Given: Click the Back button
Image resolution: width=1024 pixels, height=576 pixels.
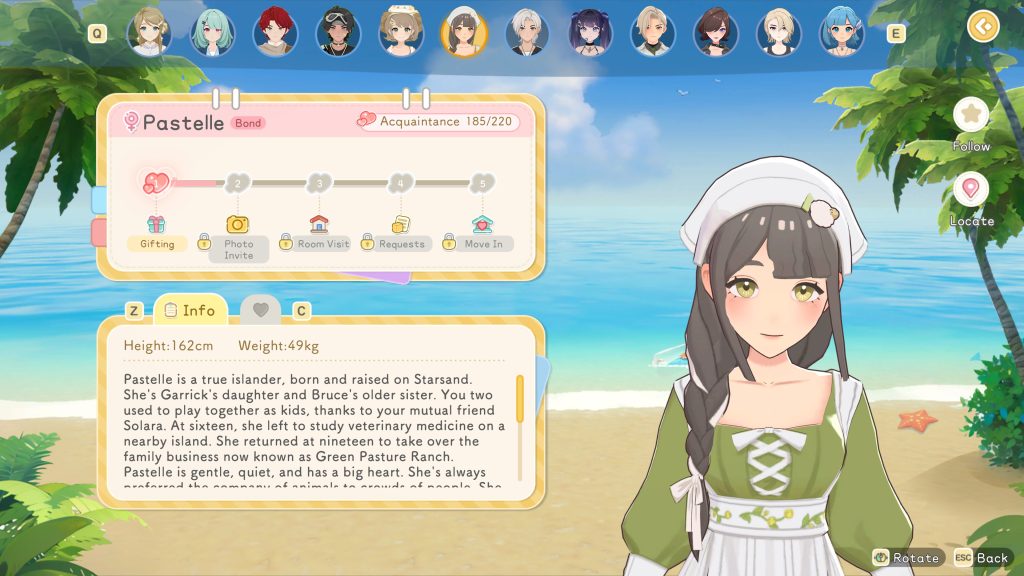Looking at the screenshot, I should click(x=981, y=558).
